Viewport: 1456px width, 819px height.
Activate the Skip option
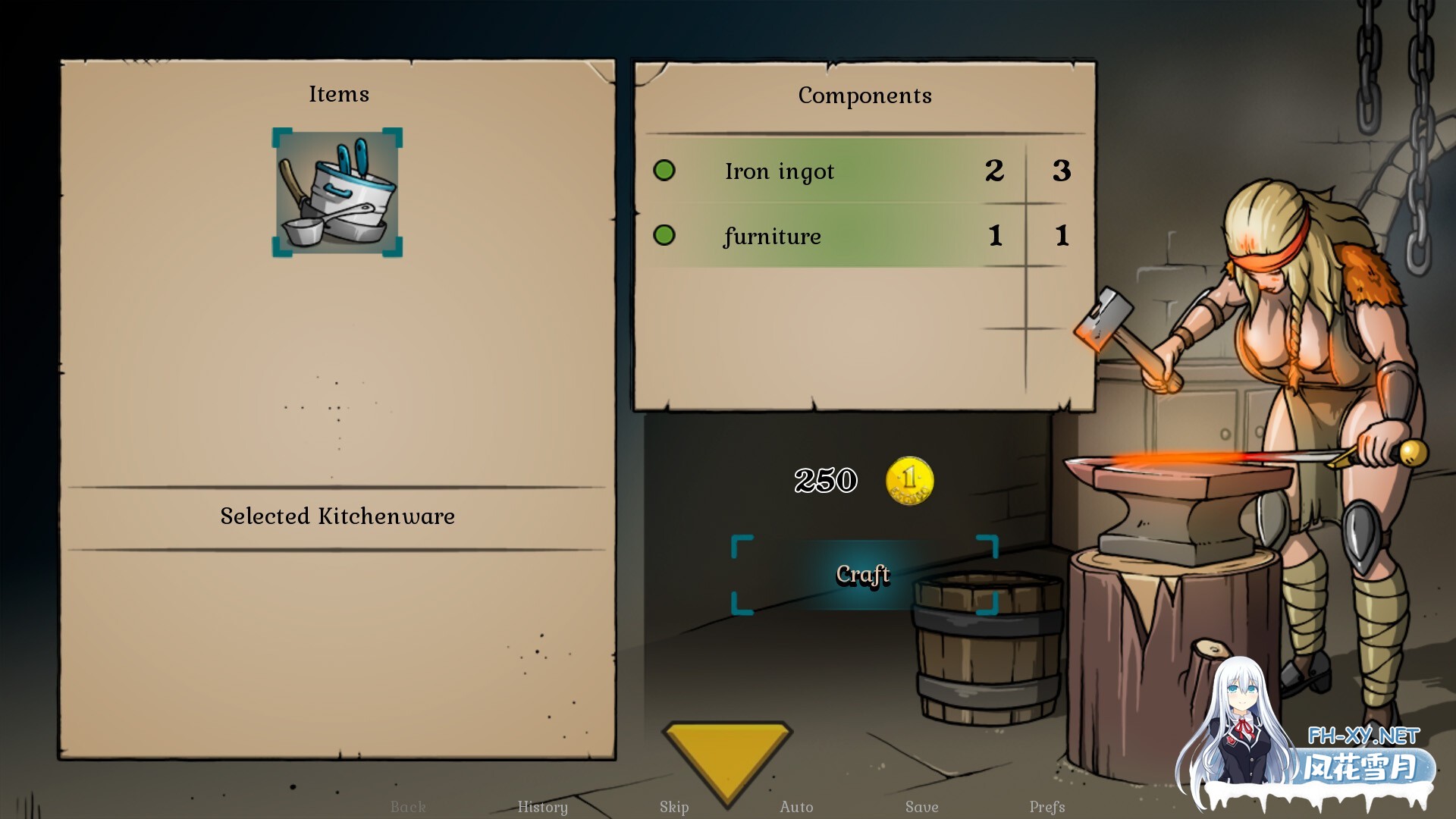674,807
